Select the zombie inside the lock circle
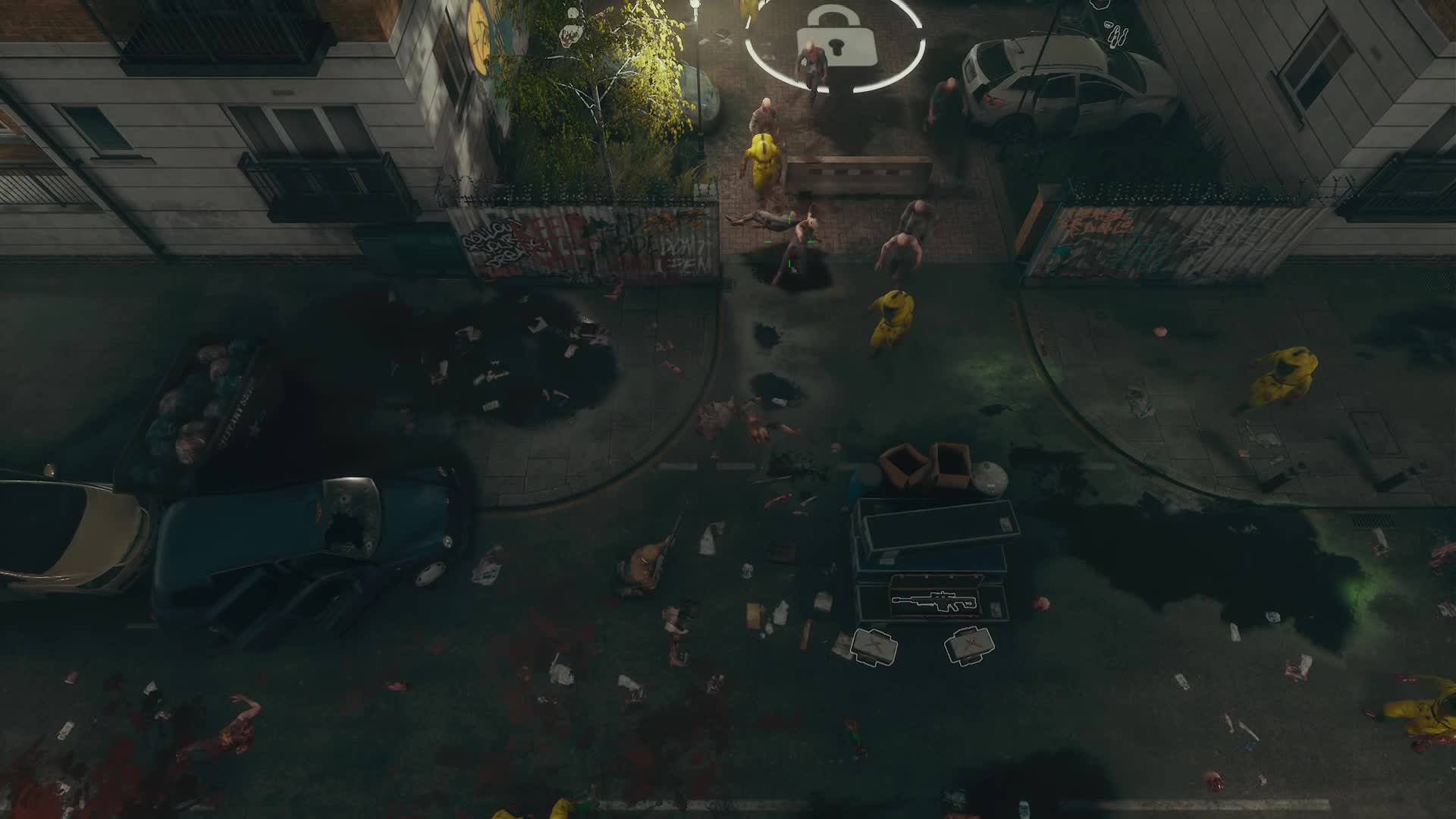The image size is (1456, 819). (811, 64)
